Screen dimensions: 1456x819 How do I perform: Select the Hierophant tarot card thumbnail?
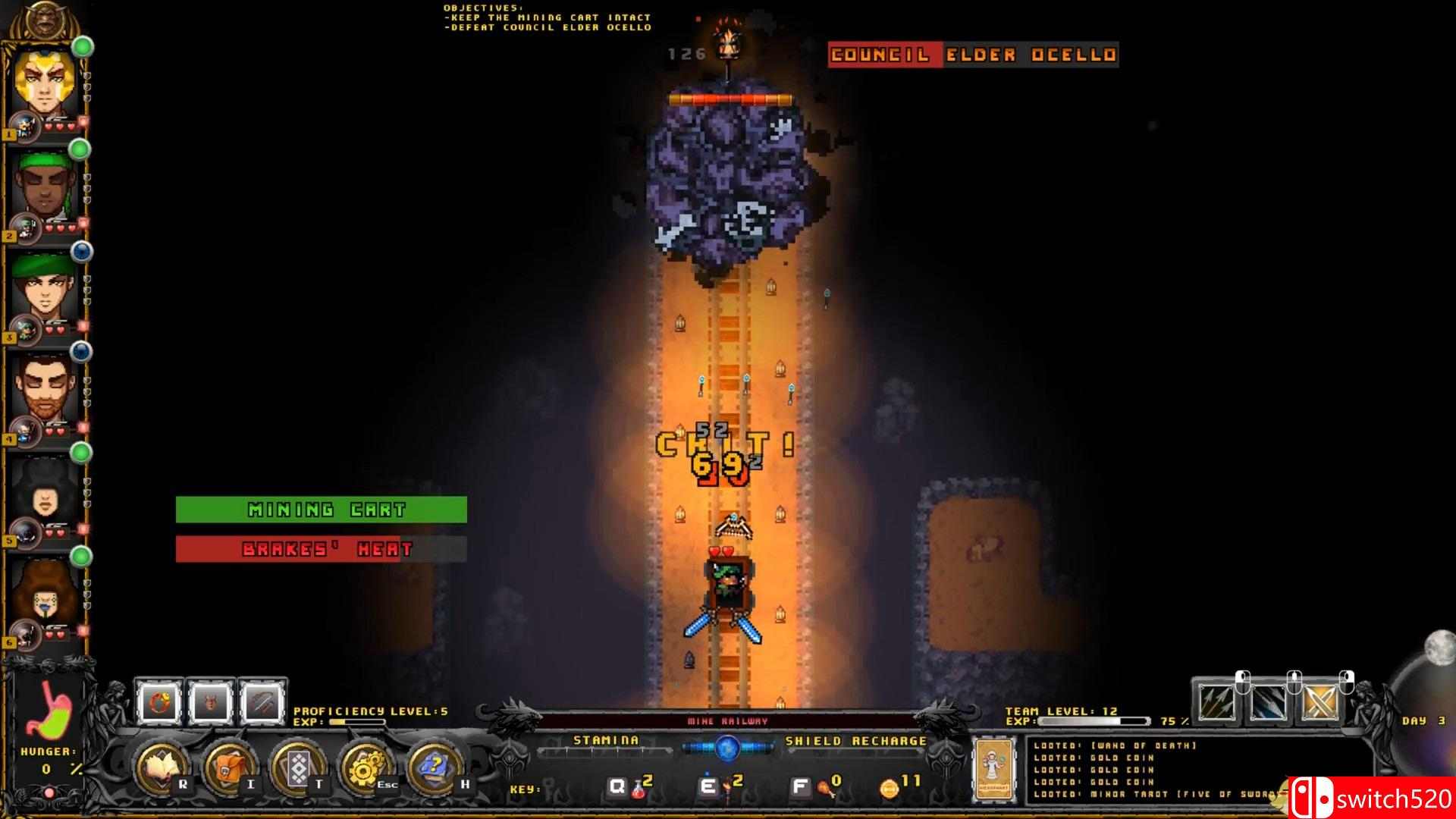(996, 770)
